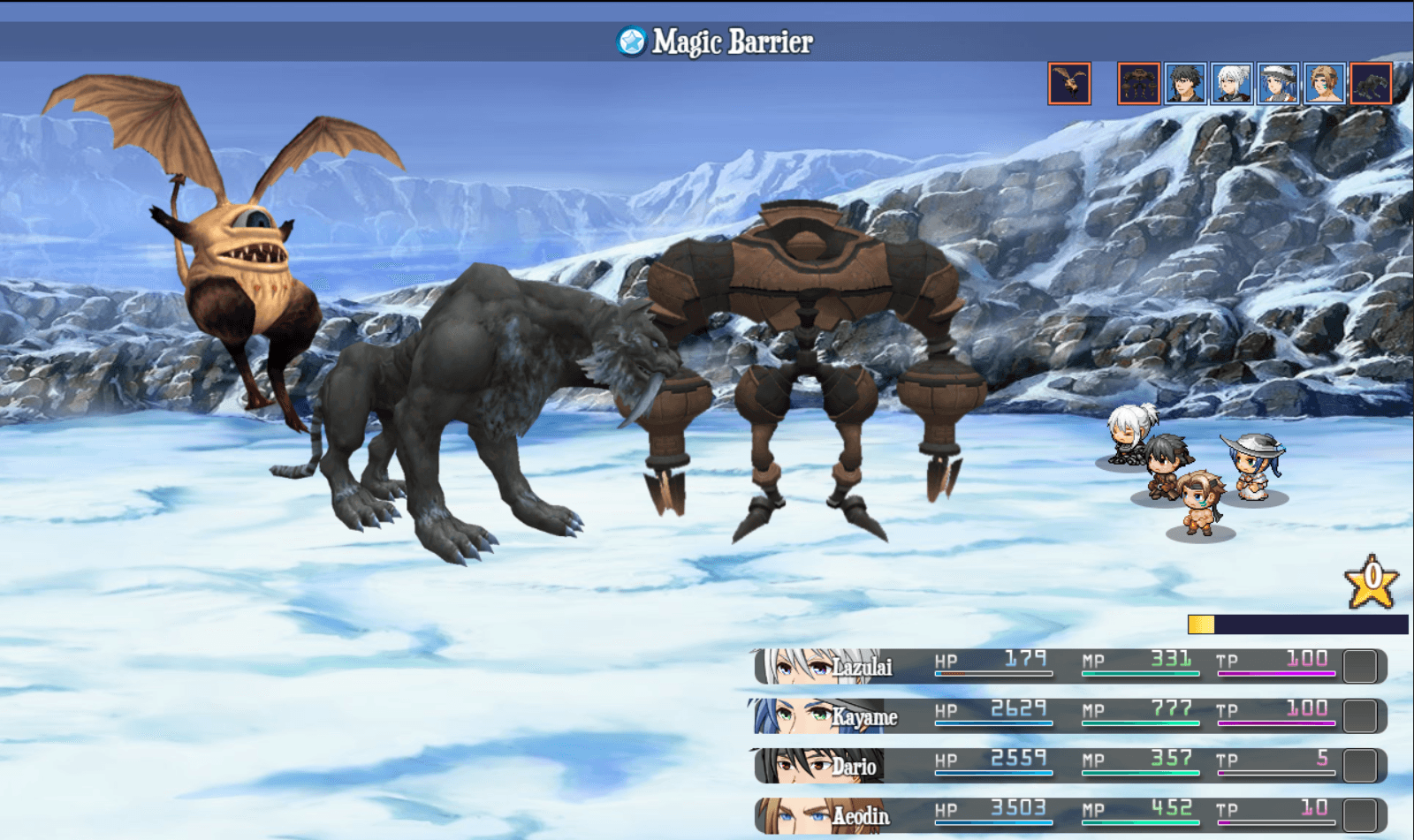Image resolution: width=1414 pixels, height=840 pixels.
Task: Select the brown-haired headband hero turn-order portrait
Action: click(1325, 84)
